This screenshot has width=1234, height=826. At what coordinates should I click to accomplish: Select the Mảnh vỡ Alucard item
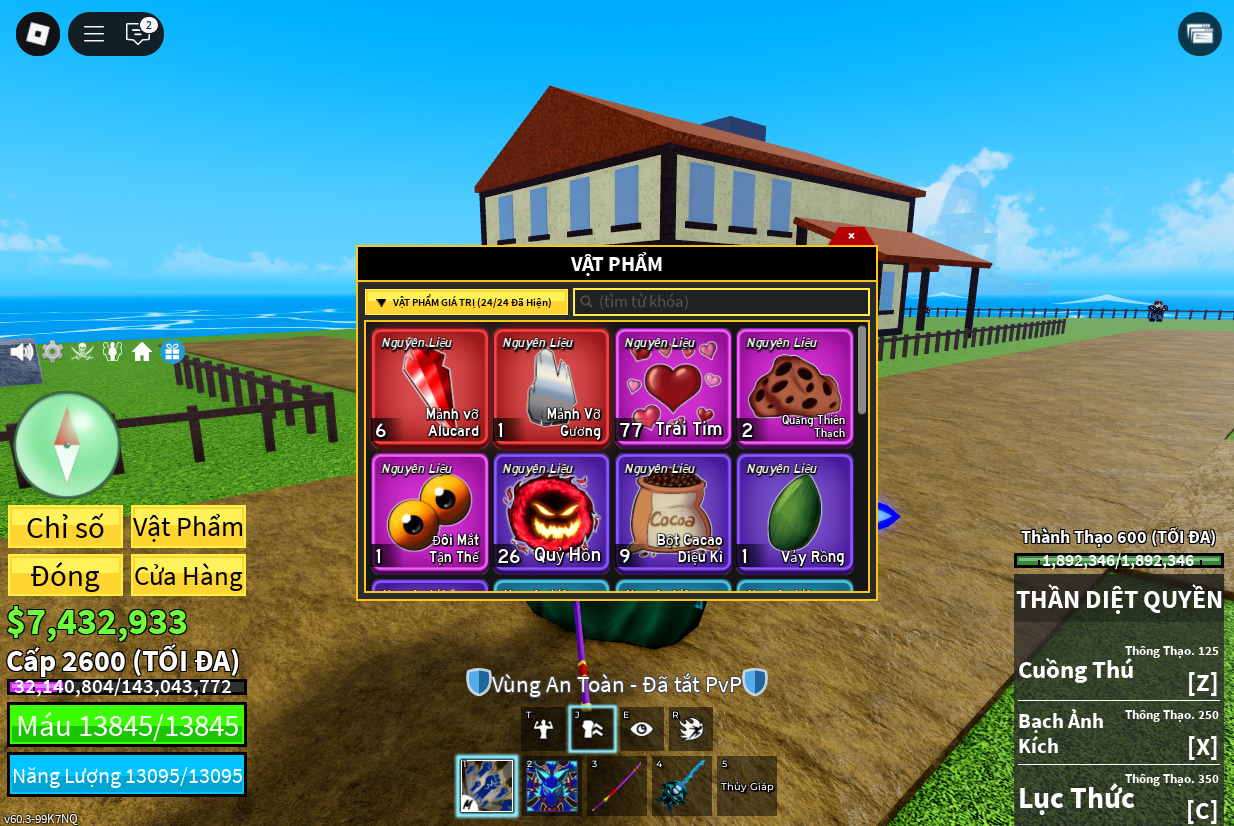pos(430,386)
